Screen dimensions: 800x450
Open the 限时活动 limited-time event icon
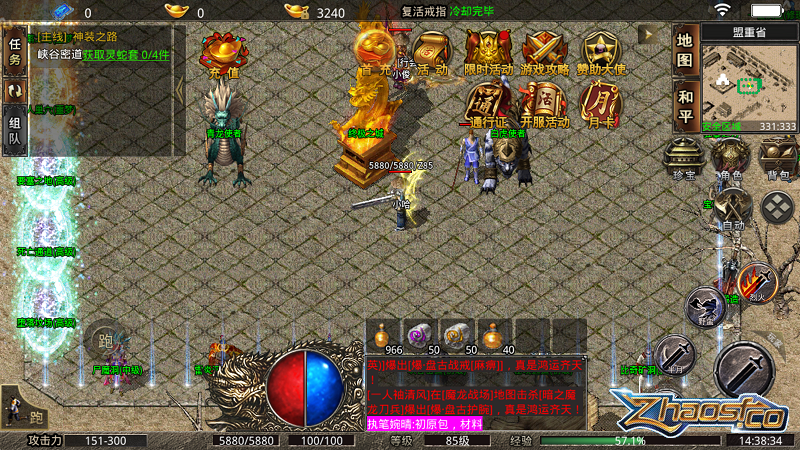[x=488, y=53]
